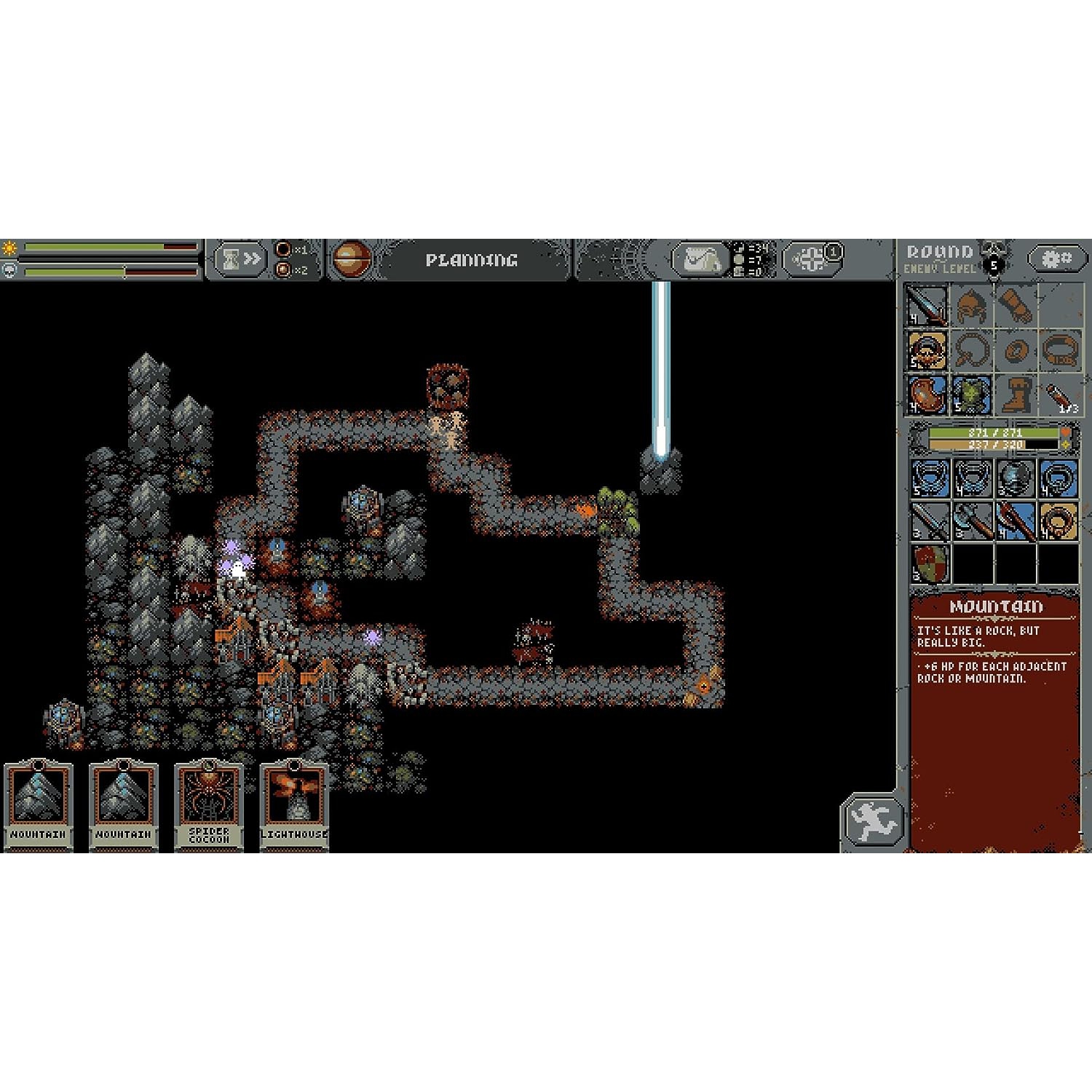Click the 237/320 experience bar
The height and width of the screenshot is (1092, 1092).
pyautogui.click(x=994, y=445)
